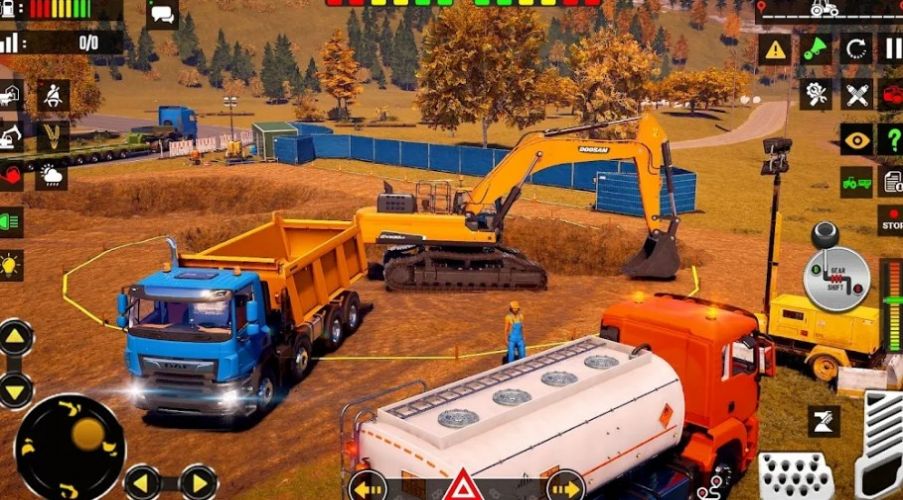Open the chat speech bubble button
The image size is (903, 500).
161,14
